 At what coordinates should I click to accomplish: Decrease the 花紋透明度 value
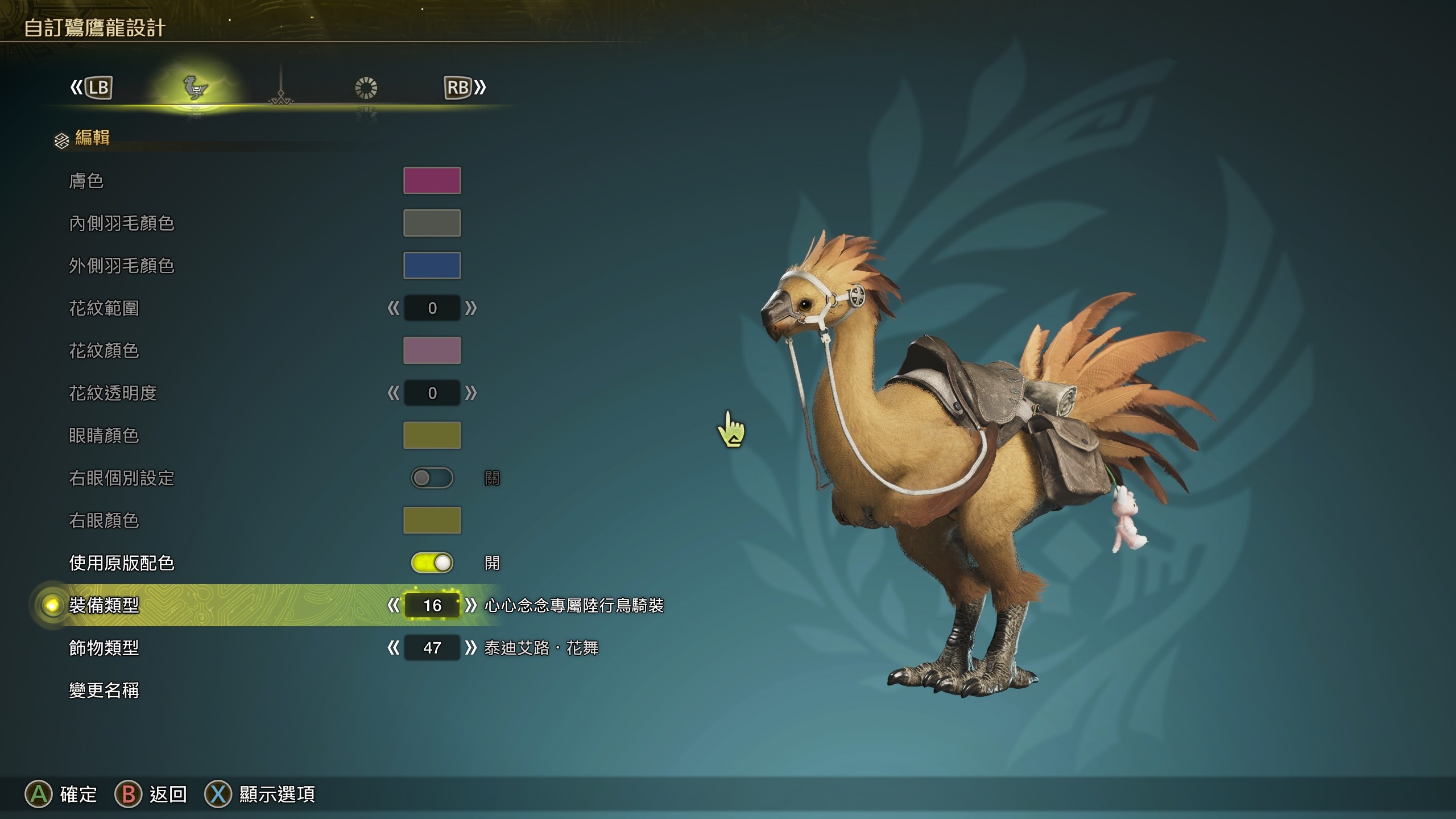point(393,393)
